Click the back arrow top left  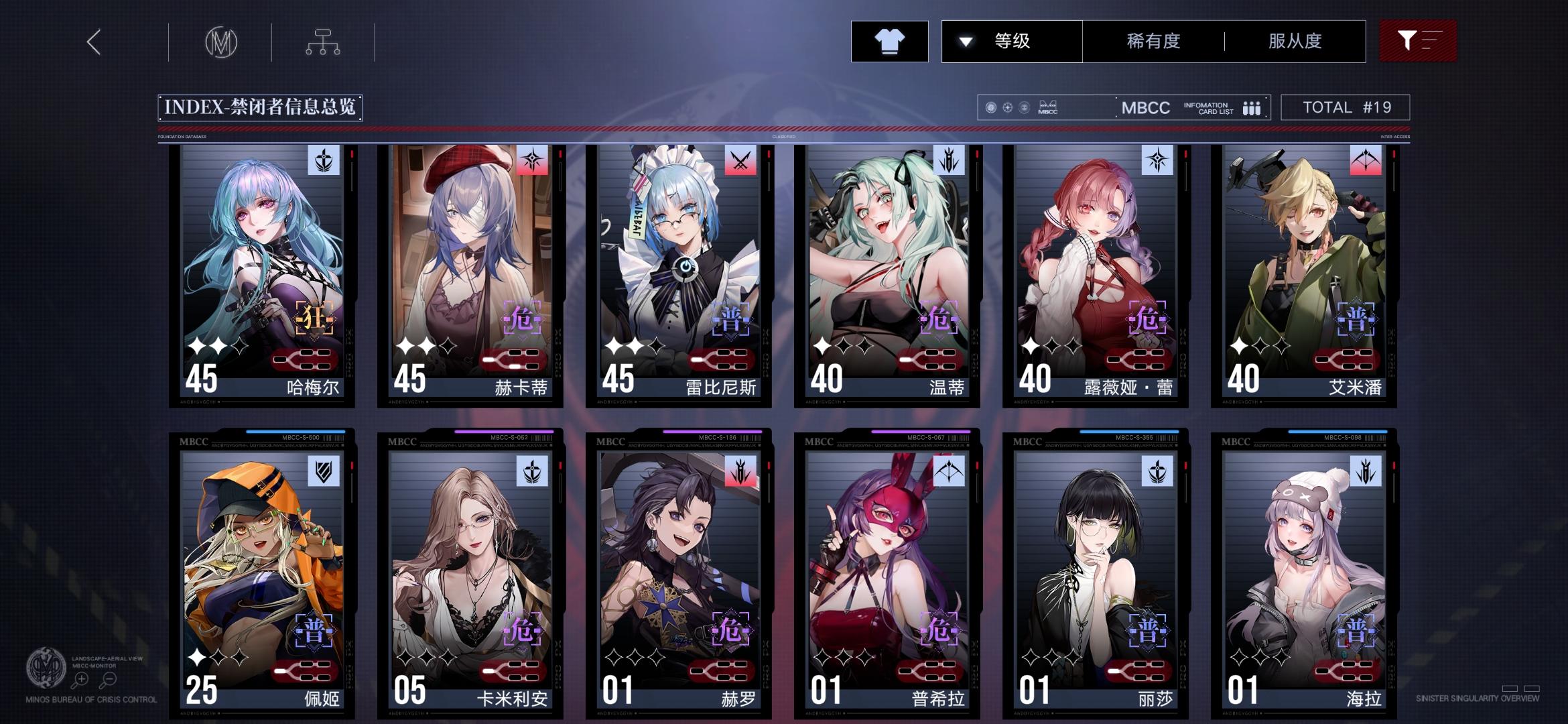click(x=92, y=42)
